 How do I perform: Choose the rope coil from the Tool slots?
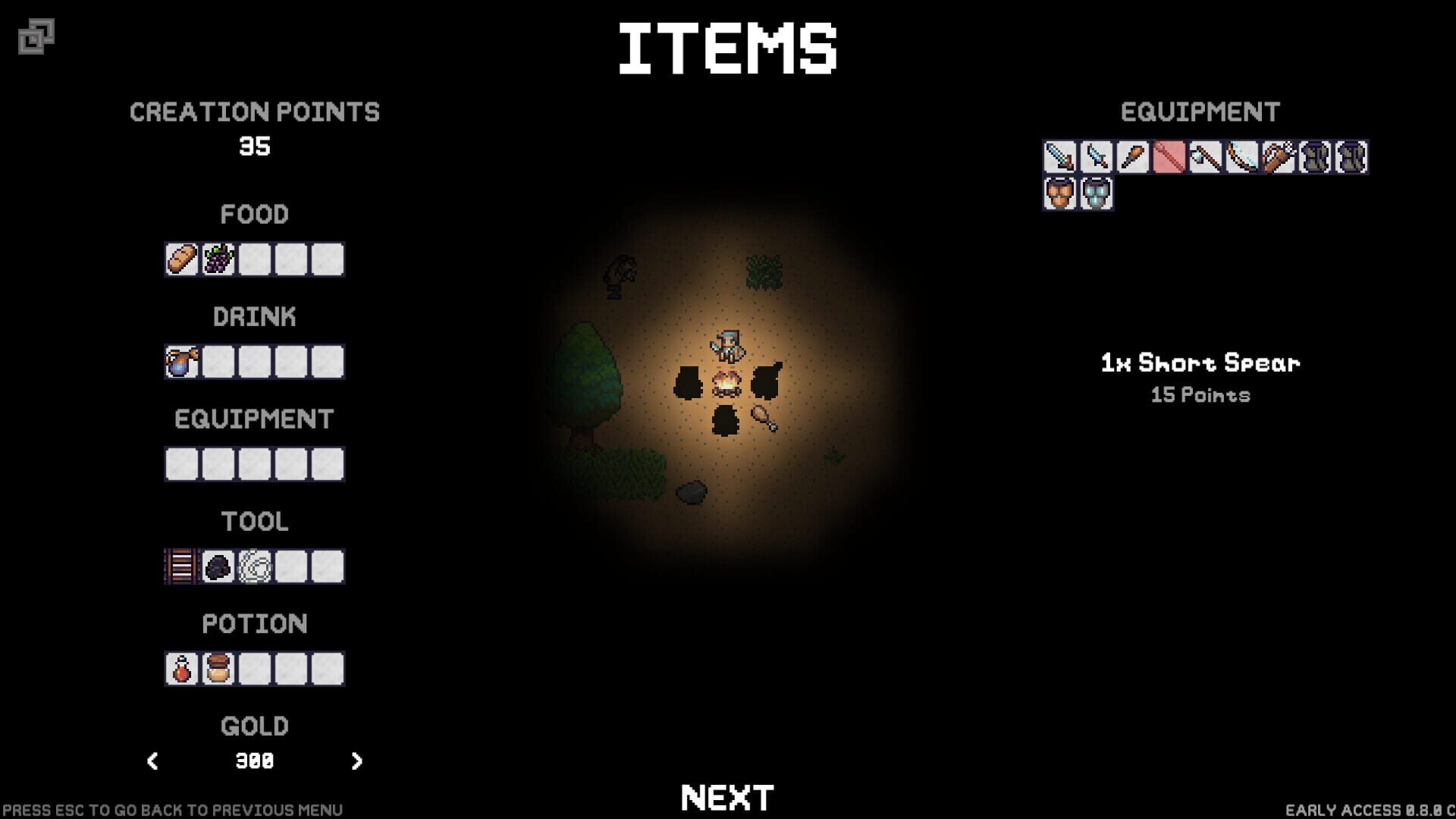pyautogui.click(x=254, y=566)
